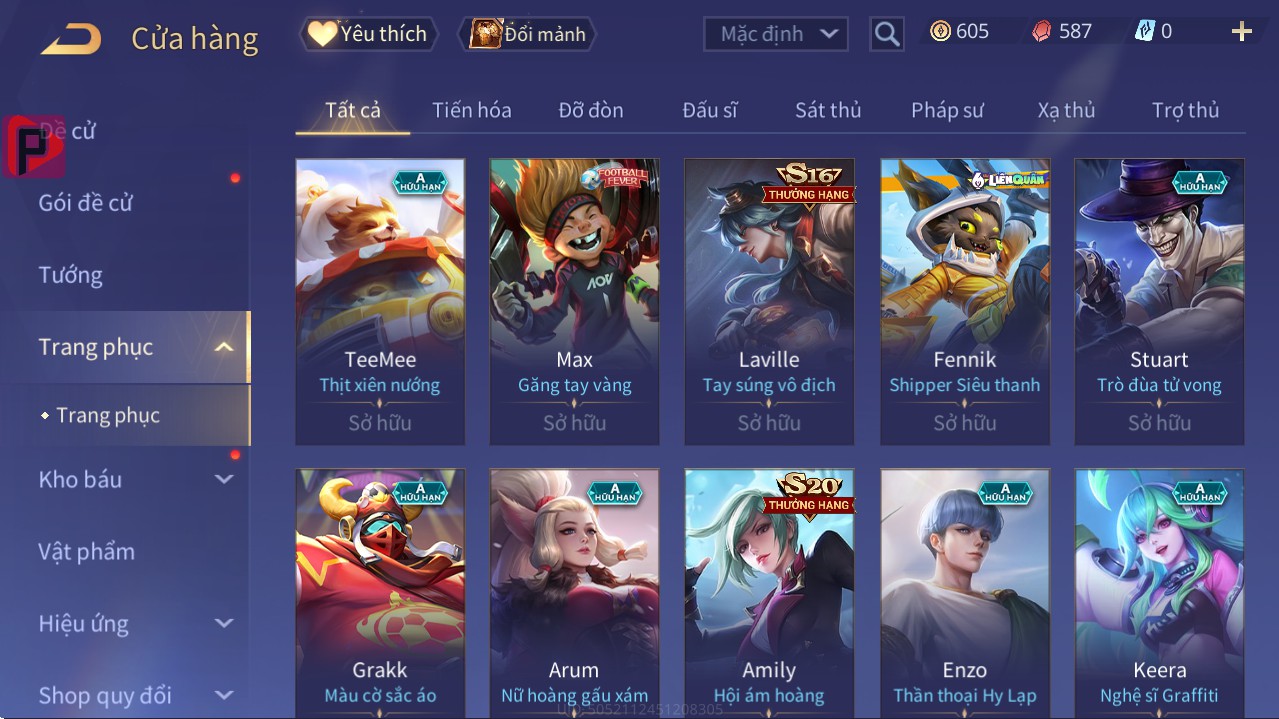Switch to the Tiến hóa tab
This screenshot has height=719, width=1279.
coord(471,110)
